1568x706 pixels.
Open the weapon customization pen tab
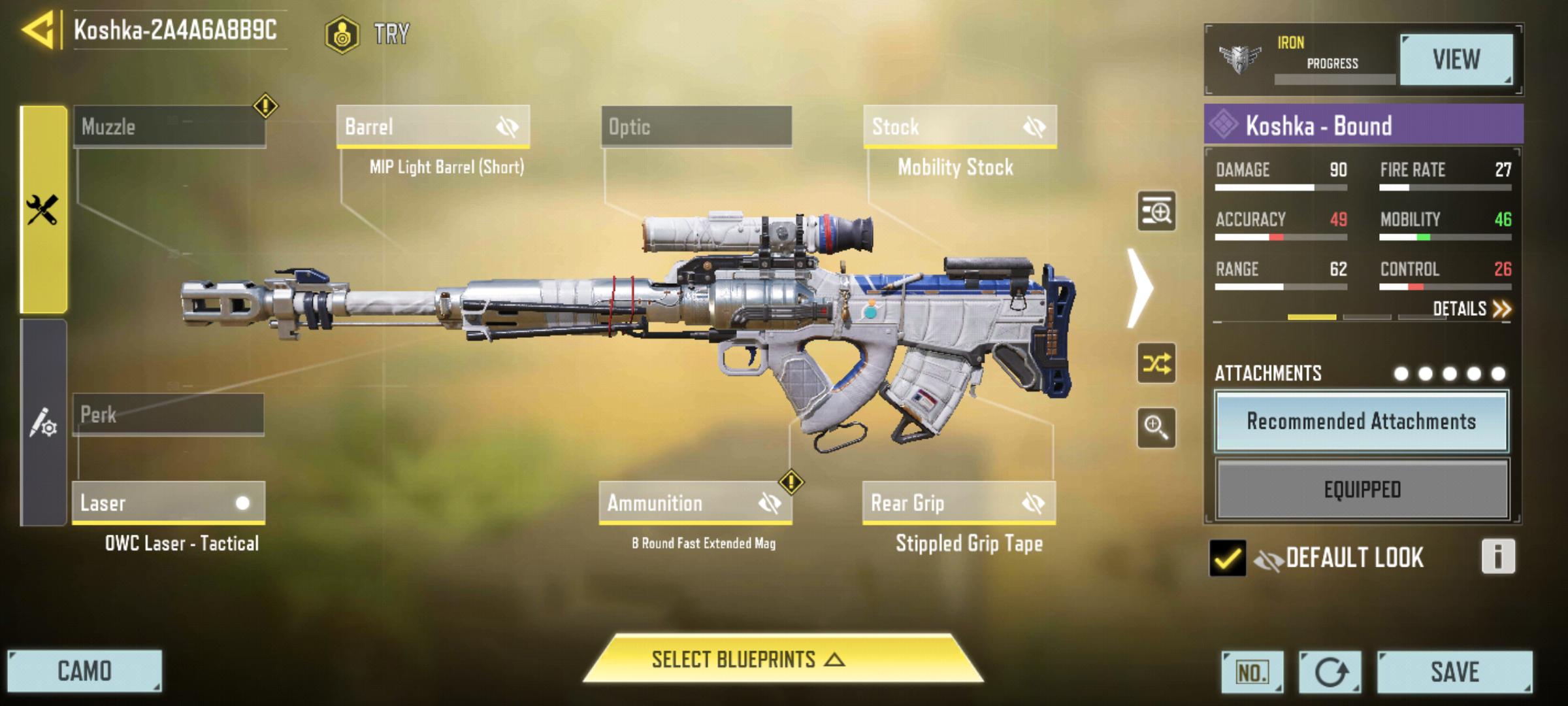[x=44, y=425]
